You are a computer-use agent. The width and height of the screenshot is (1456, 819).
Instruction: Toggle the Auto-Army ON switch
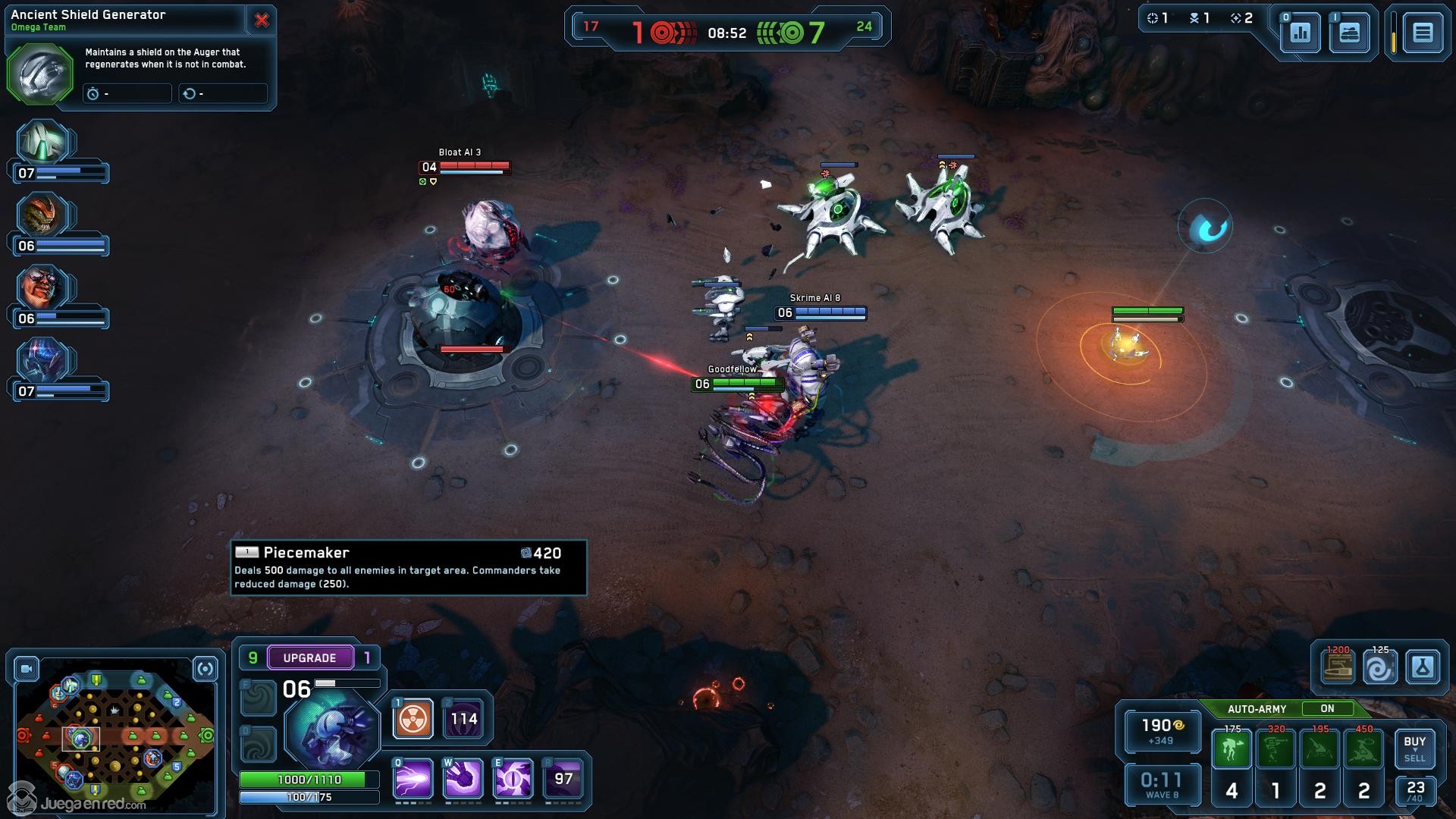click(1327, 709)
